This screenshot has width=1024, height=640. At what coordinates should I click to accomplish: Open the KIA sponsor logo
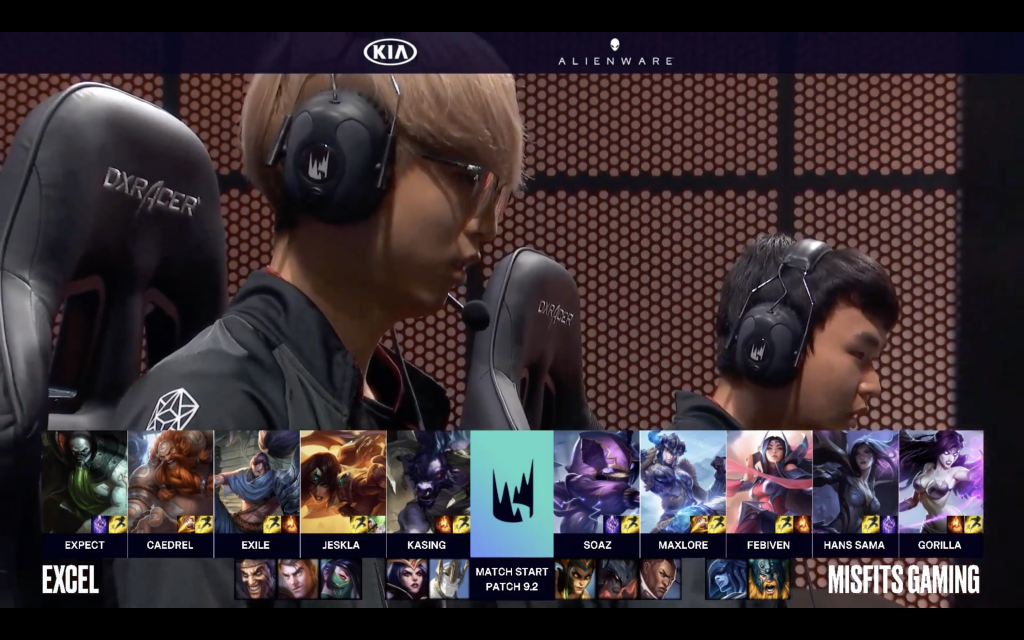pyautogui.click(x=390, y=52)
